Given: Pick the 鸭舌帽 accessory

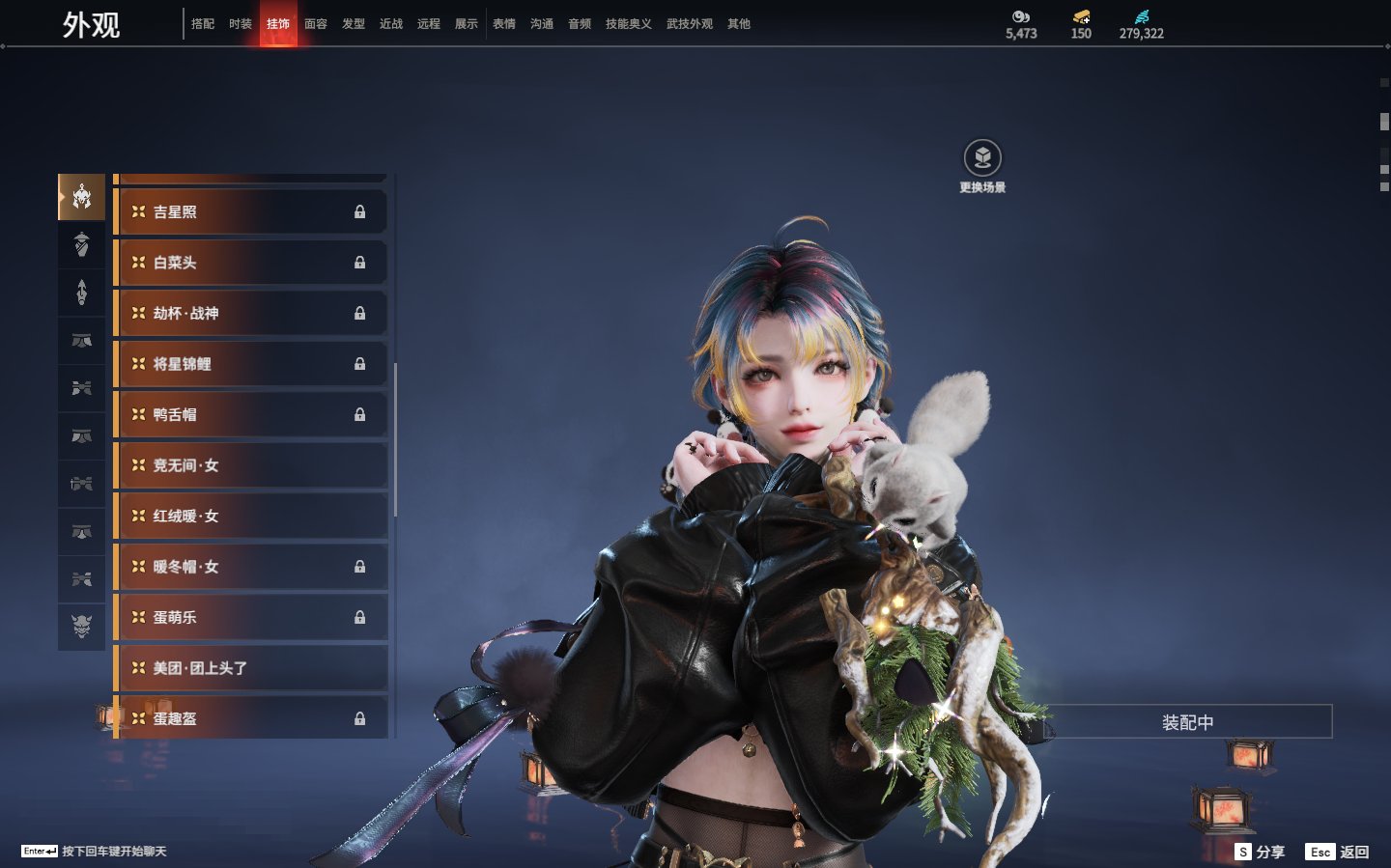Looking at the screenshot, I should point(251,414).
